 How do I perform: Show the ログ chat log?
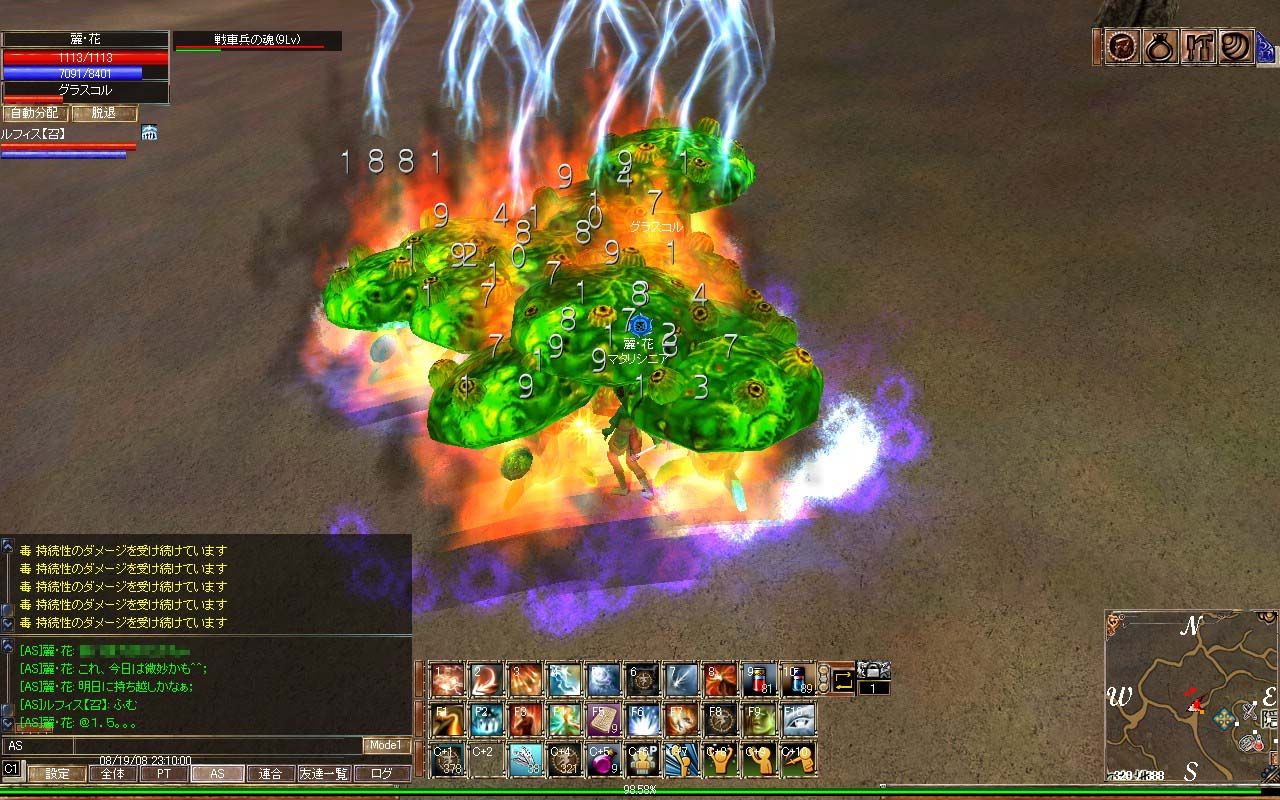[382, 773]
